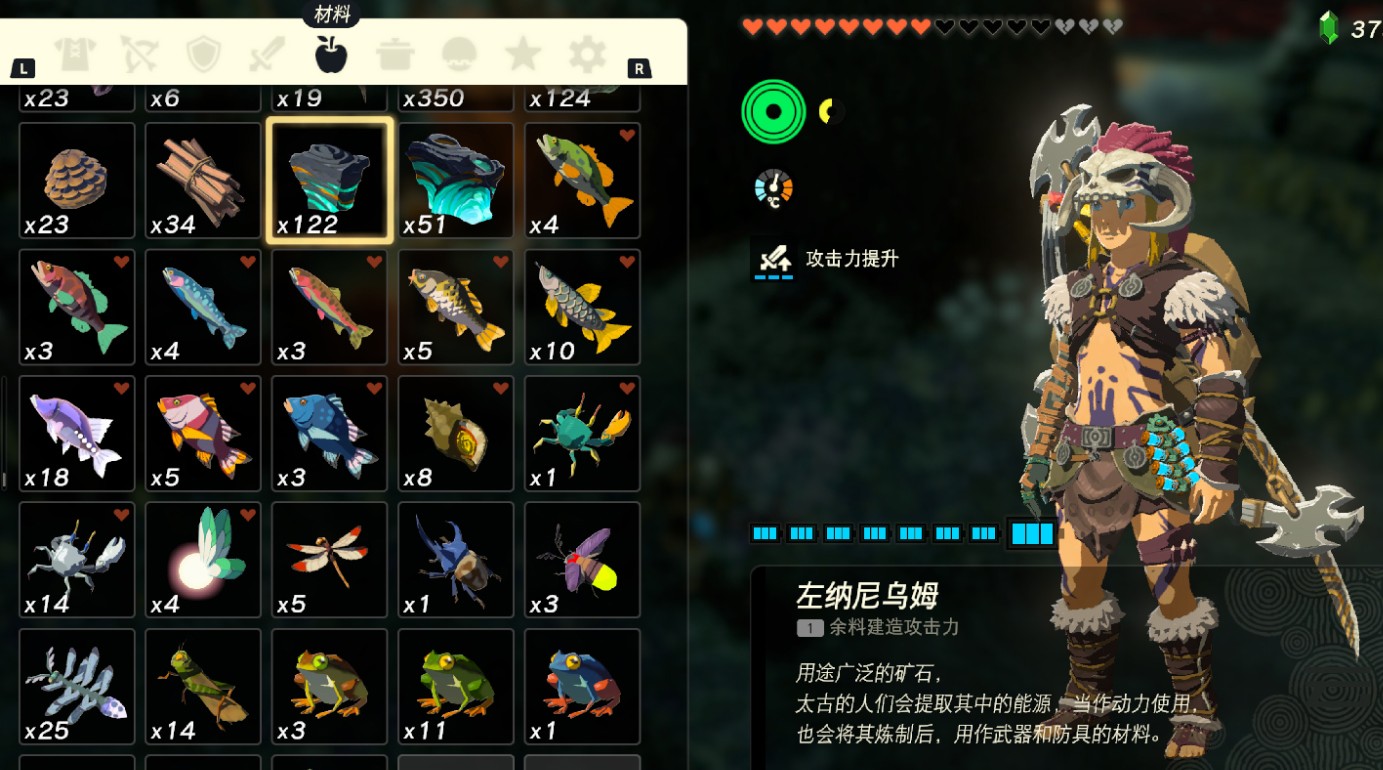Open the weapons sword tab
The width and height of the screenshot is (1383, 770).
[x=267, y=54]
